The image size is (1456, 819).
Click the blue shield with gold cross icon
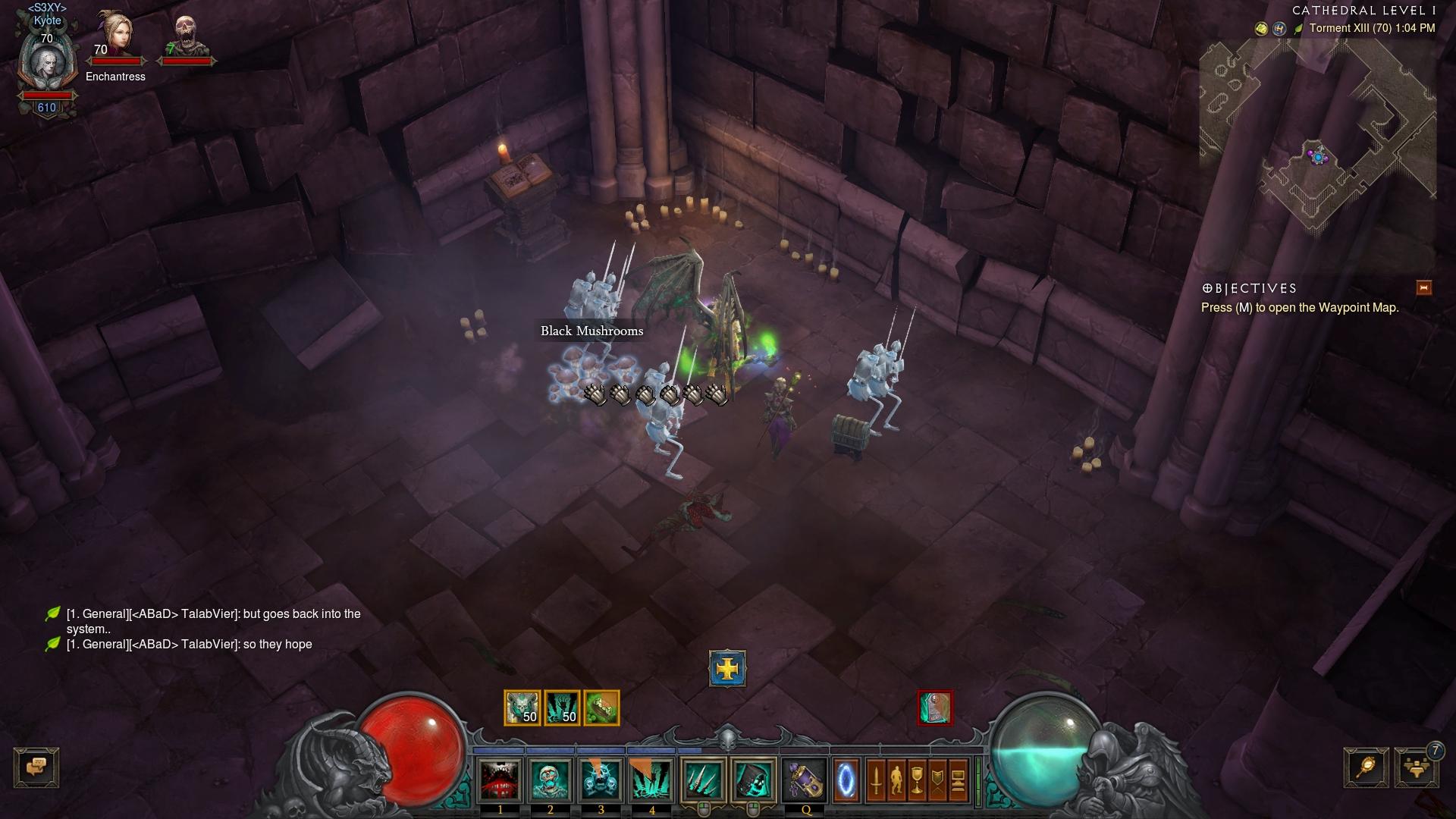[727, 669]
